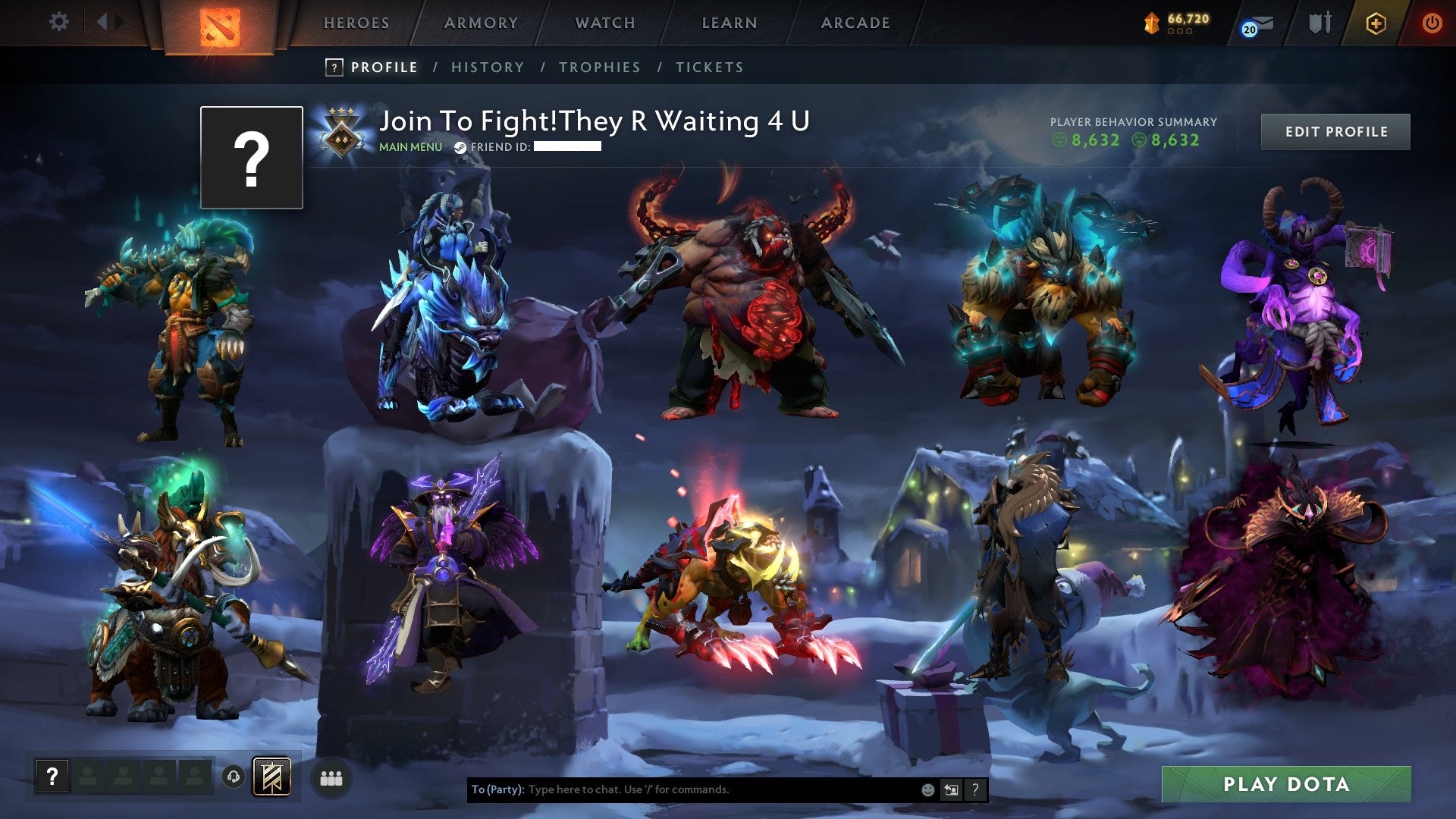Click the Dota 2 logo banner
Screen dimensions: 1456x819
[x=220, y=27]
